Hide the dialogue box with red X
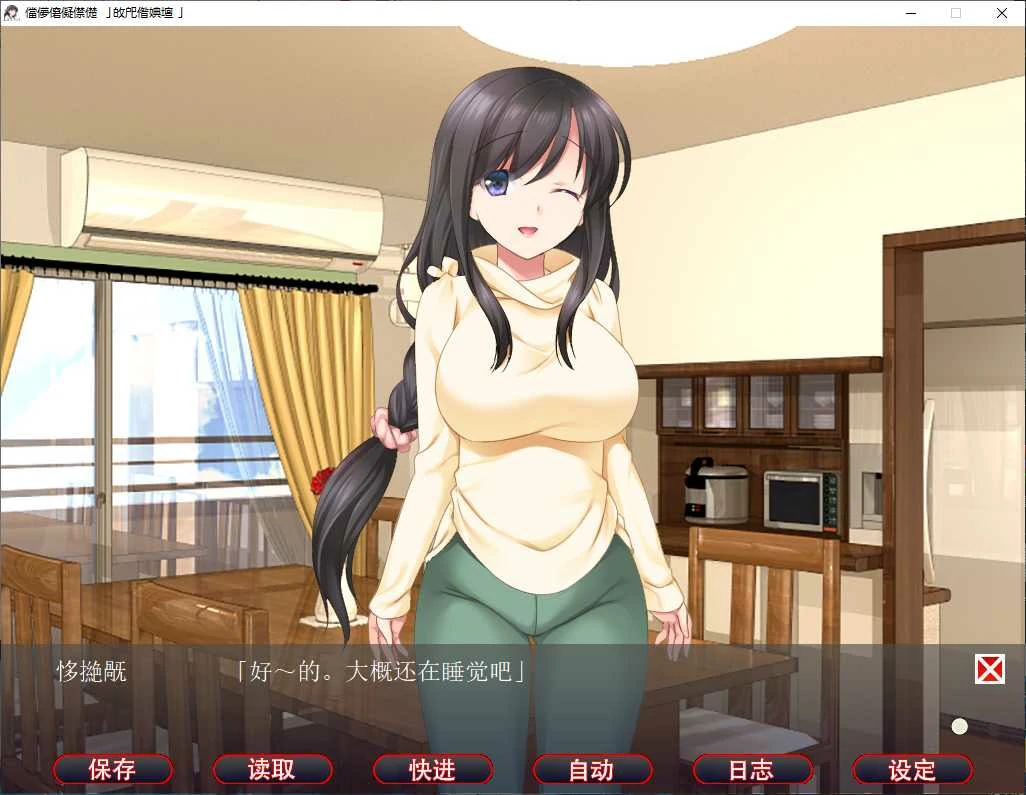This screenshot has width=1026, height=795. pyautogui.click(x=989, y=669)
